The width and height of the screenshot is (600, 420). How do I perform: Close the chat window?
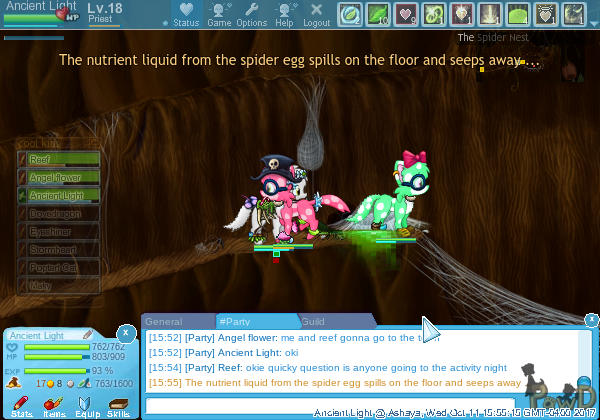click(x=592, y=320)
